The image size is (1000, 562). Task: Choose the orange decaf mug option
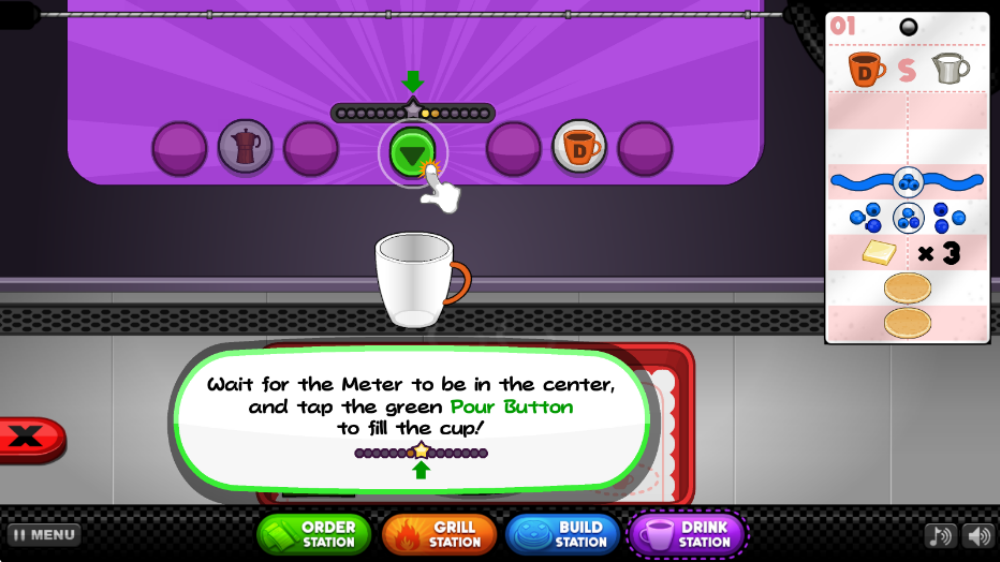coord(579,148)
